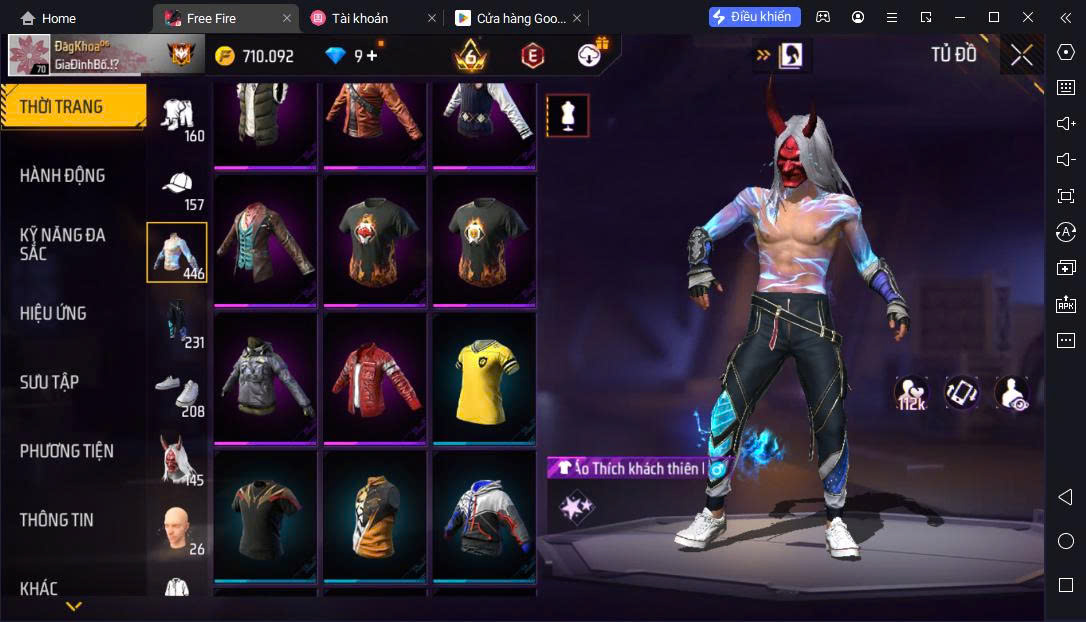This screenshot has height=622, width=1086.
Task: Open the SƯU TẬP section
Action: (49, 382)
